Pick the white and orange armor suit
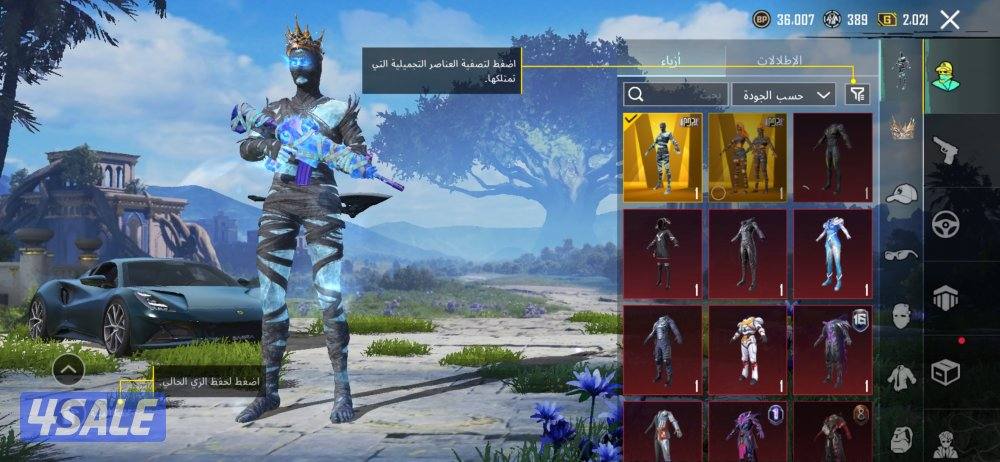This screenshot has height=462, width=1000. tap(747, 347)
